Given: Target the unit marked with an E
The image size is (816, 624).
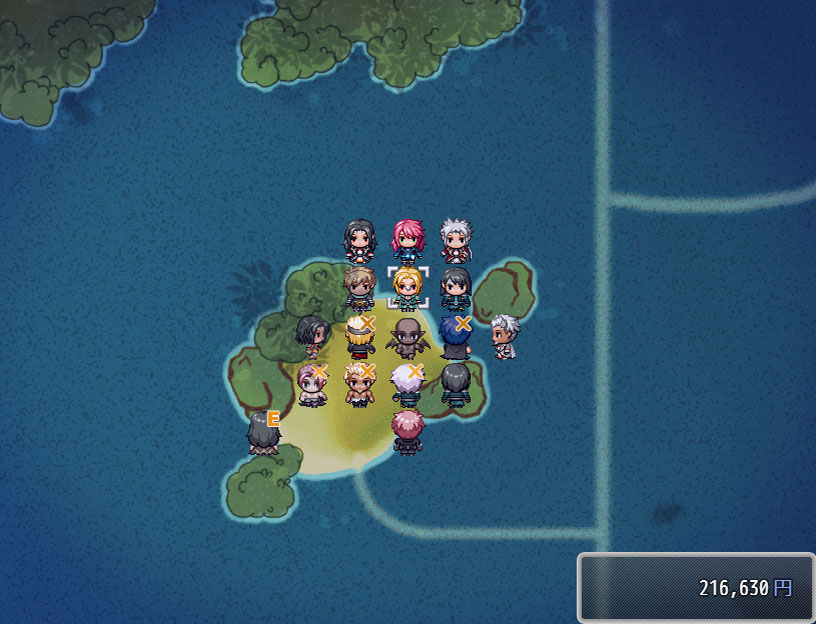Looking at the screenshot, I should 263,433.
